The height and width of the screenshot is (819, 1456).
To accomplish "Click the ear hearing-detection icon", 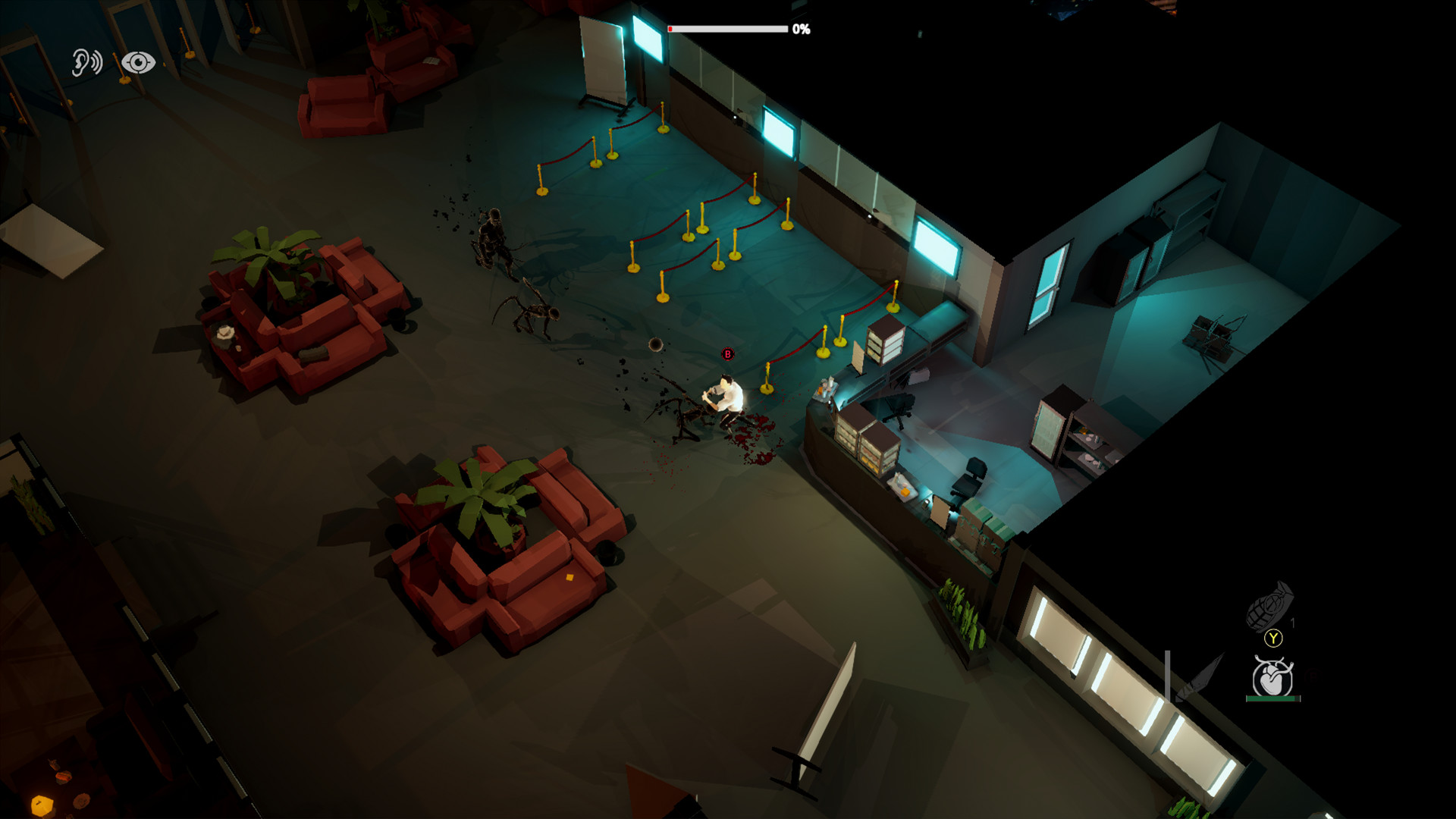I will tap(86, 62).
